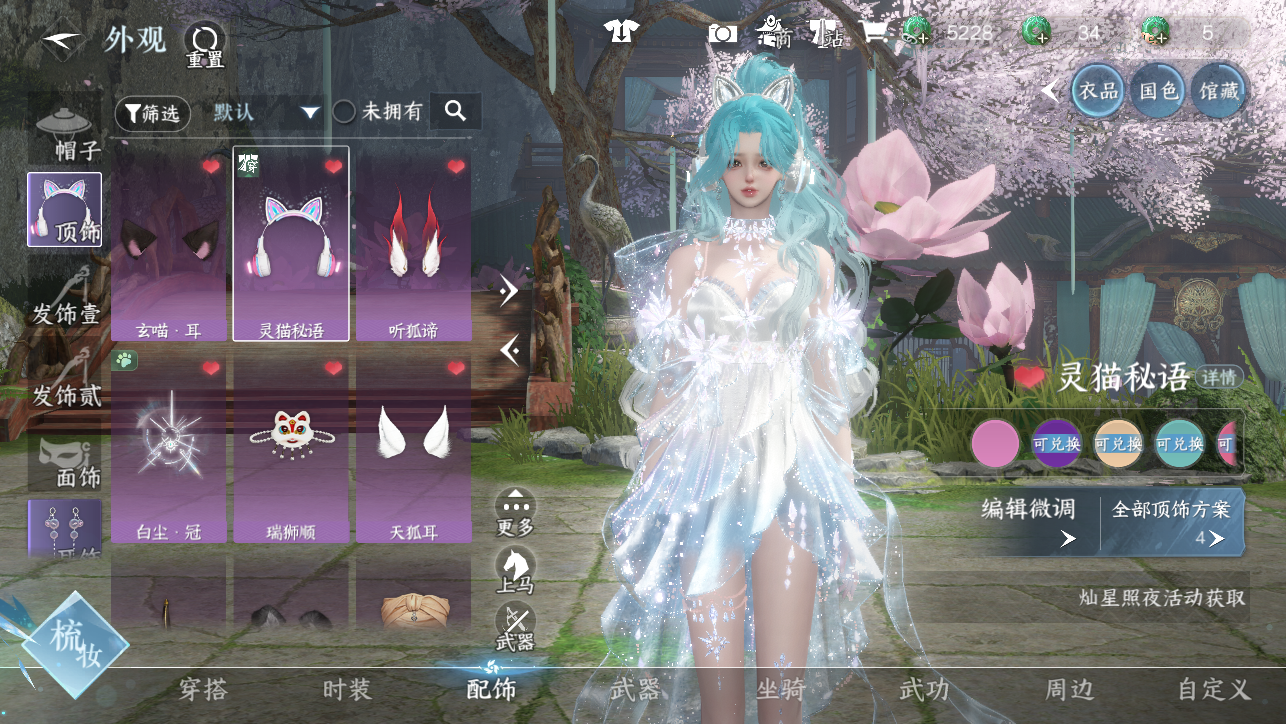Toggle the 未拥有 checkbox
Image resolution: width=1286 pixels, height=724 pixels.
click(x=344, y=112)
